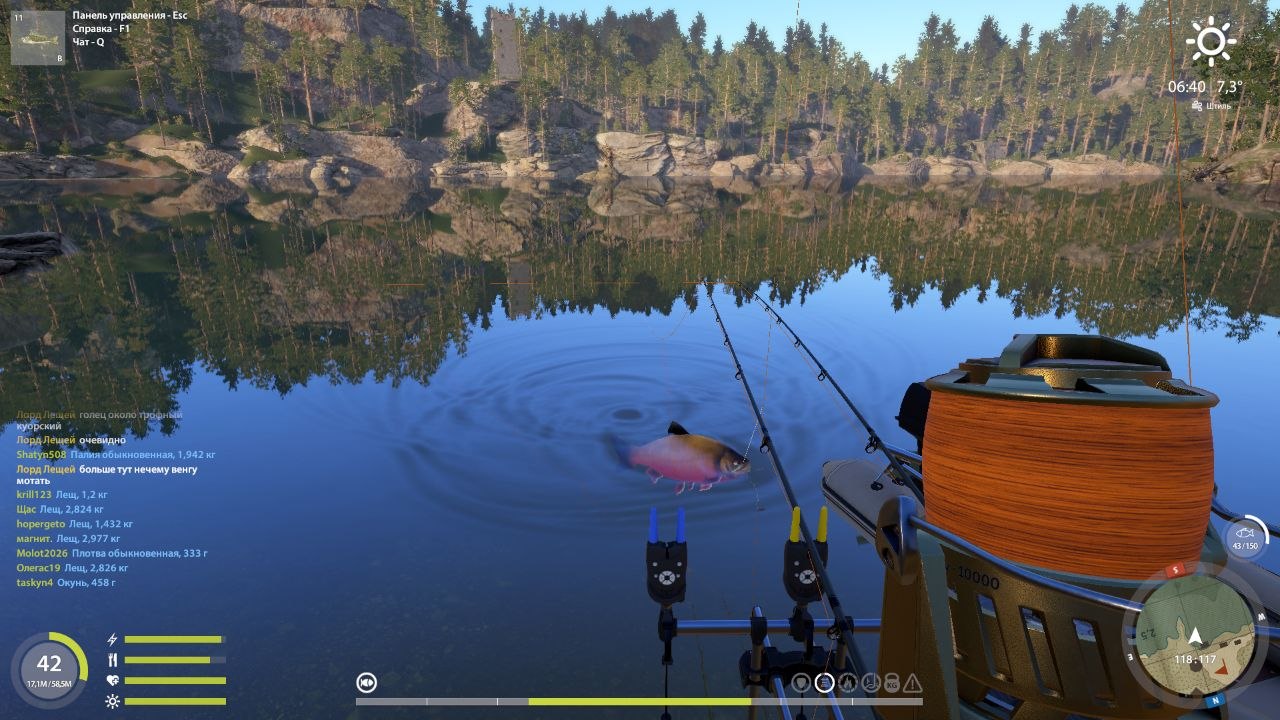Click the calm wind Штиль indicator icon

[1197, 106]
